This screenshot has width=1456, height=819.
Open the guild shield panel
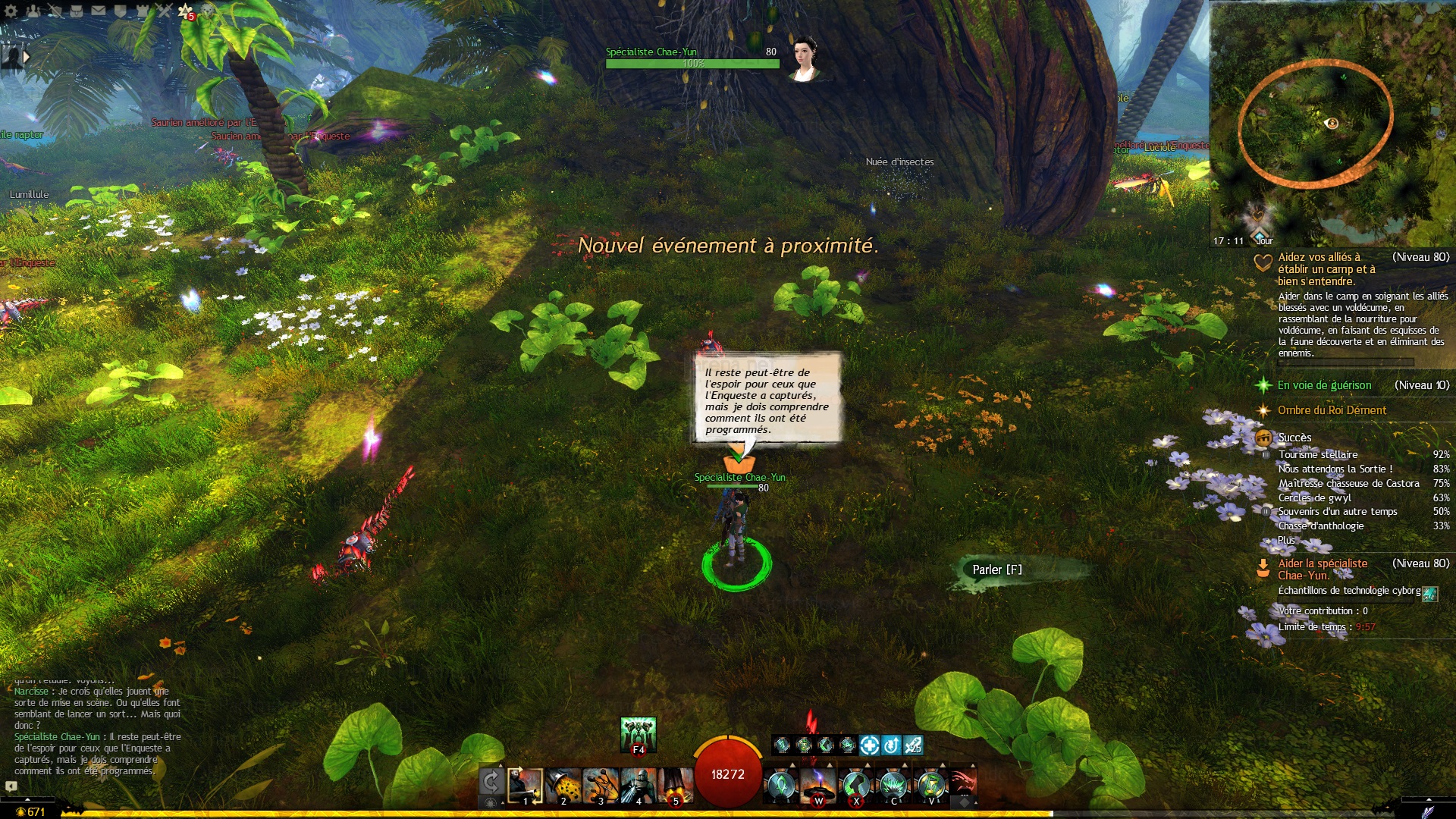(120, 11)
